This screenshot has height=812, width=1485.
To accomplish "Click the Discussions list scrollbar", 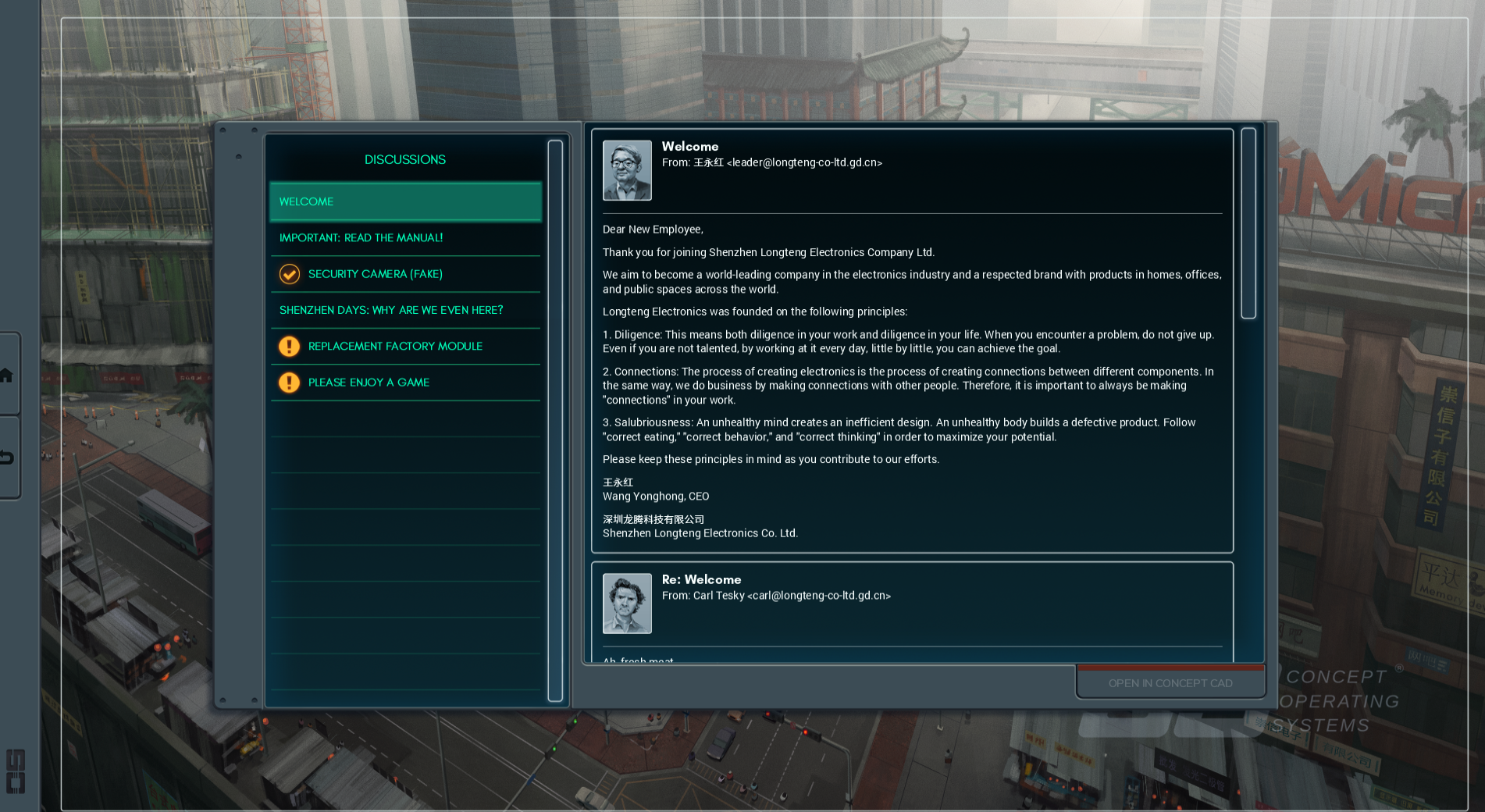I will point(555,422).
